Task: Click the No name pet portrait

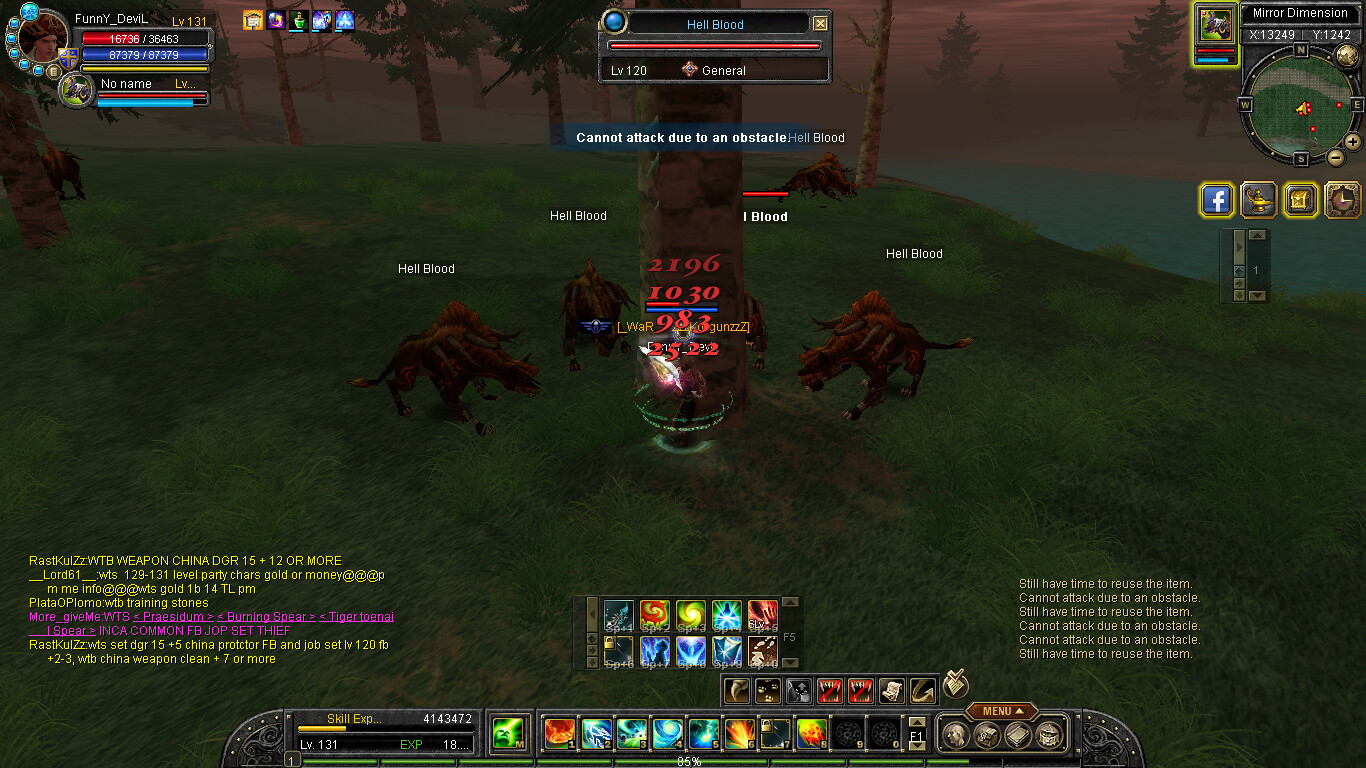Action: coord(77,91)
